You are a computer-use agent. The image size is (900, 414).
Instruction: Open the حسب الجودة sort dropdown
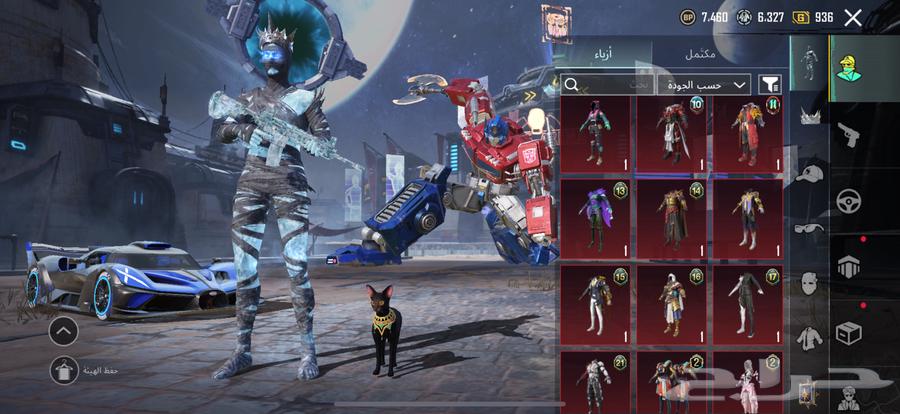(706, 85)
